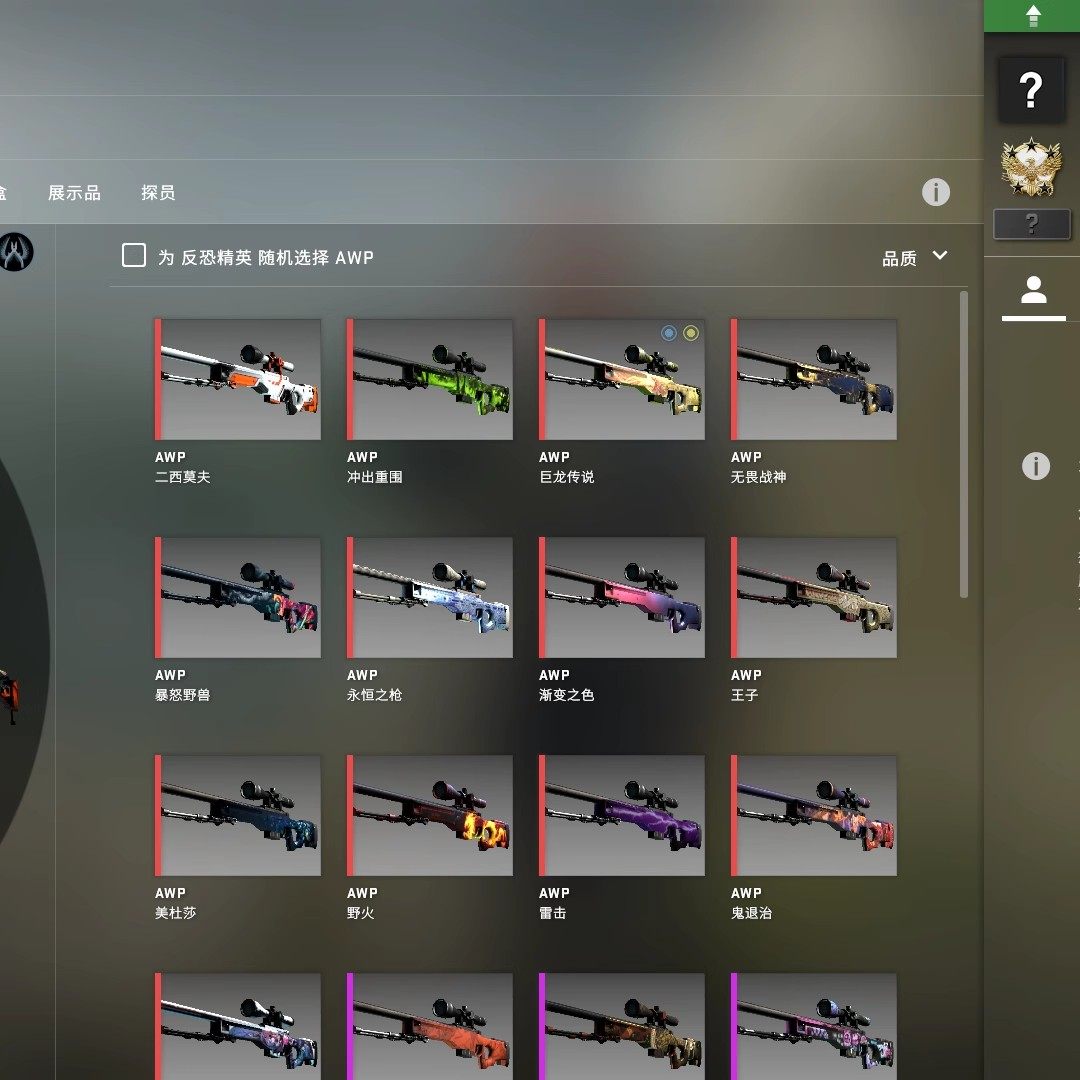
Task: Click the green up-arrow button
Action: (x=1033, y=15)
